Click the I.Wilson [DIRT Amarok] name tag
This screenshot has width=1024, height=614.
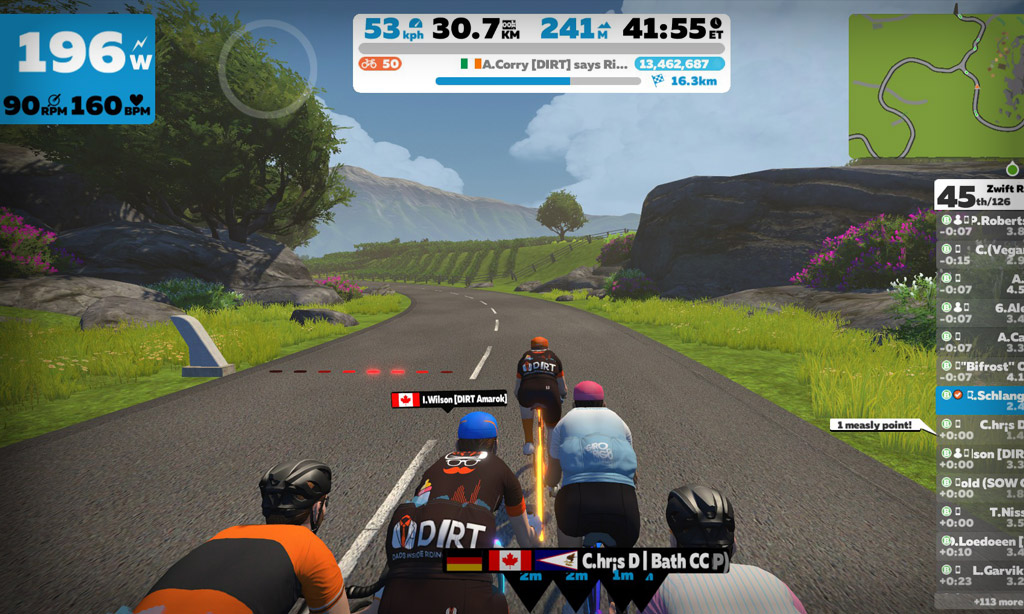[x=449, y=400]
